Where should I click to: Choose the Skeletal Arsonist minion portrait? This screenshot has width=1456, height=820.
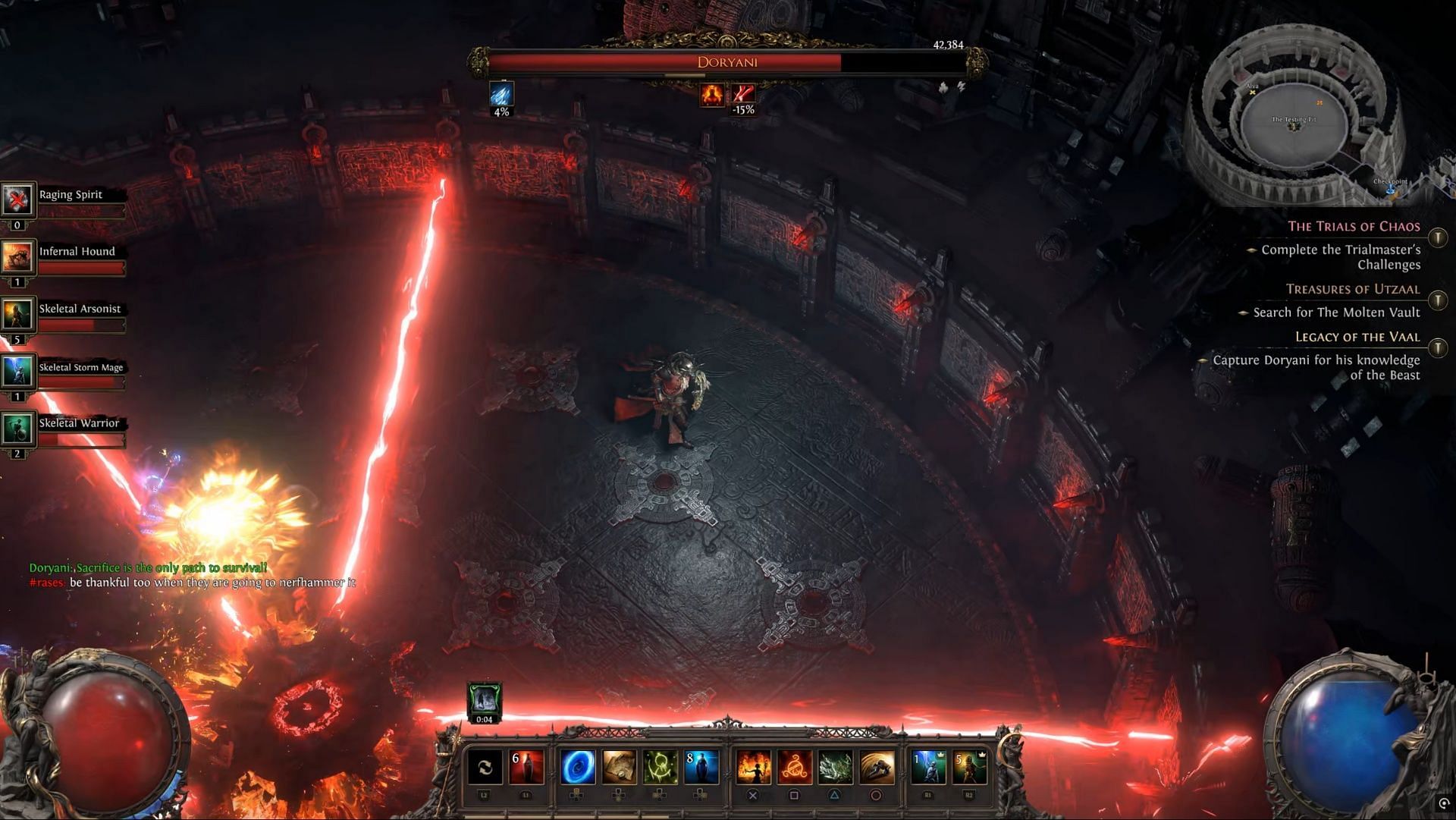[x=17, y=314]
